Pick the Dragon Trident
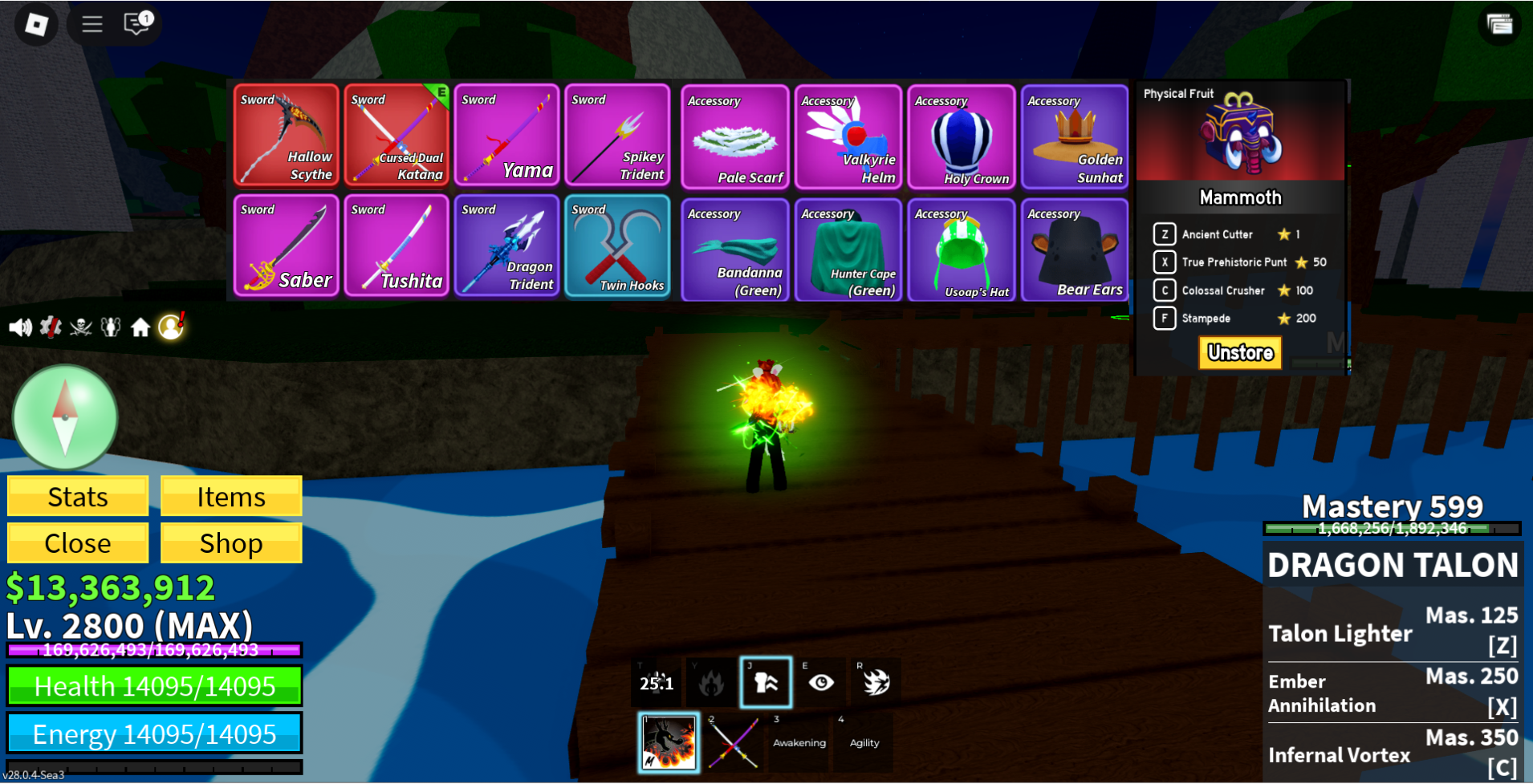Image resolution: width=1533 pixels, height=784 pixels. 506,246
